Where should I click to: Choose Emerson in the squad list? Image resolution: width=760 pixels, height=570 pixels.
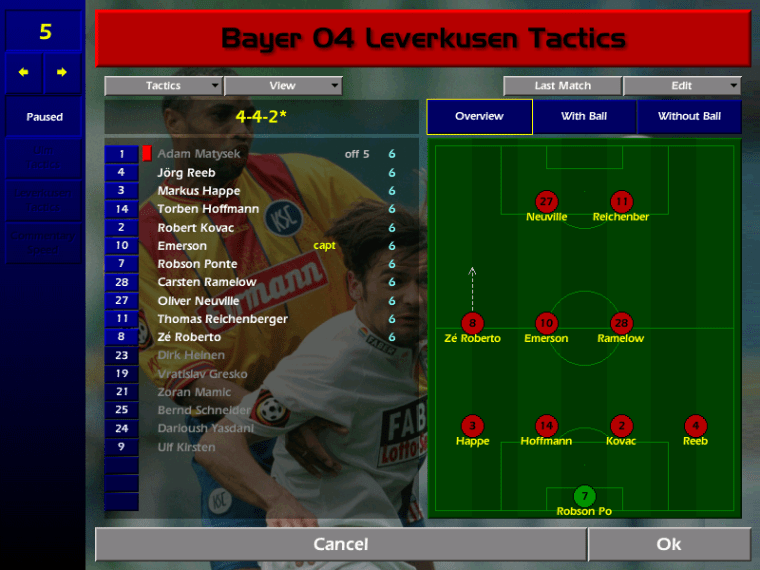point(182,246)
